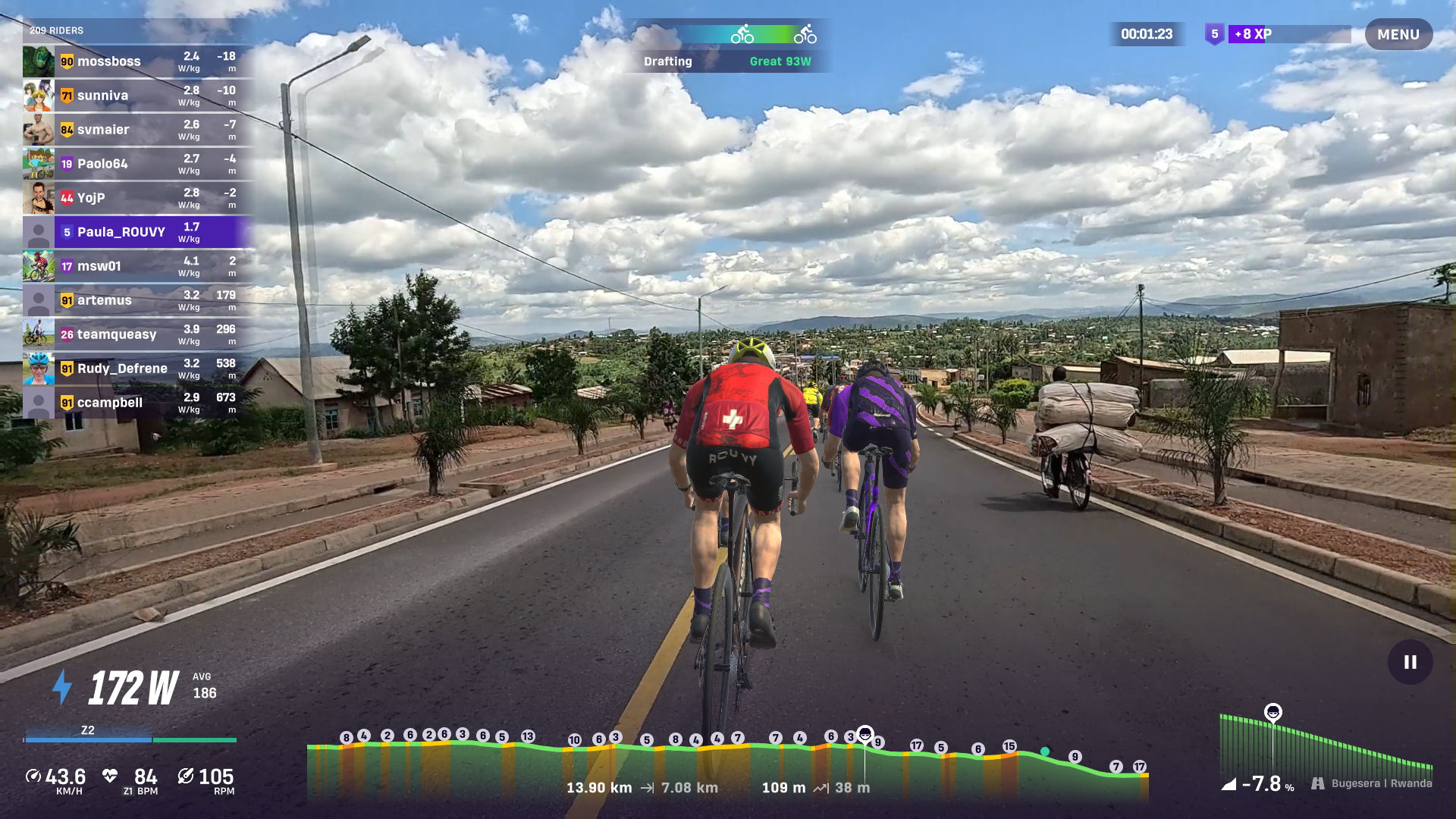Select rider sunniva in the rider list
The height and width of the screenshot is (819, 1456).
point(138,96)
